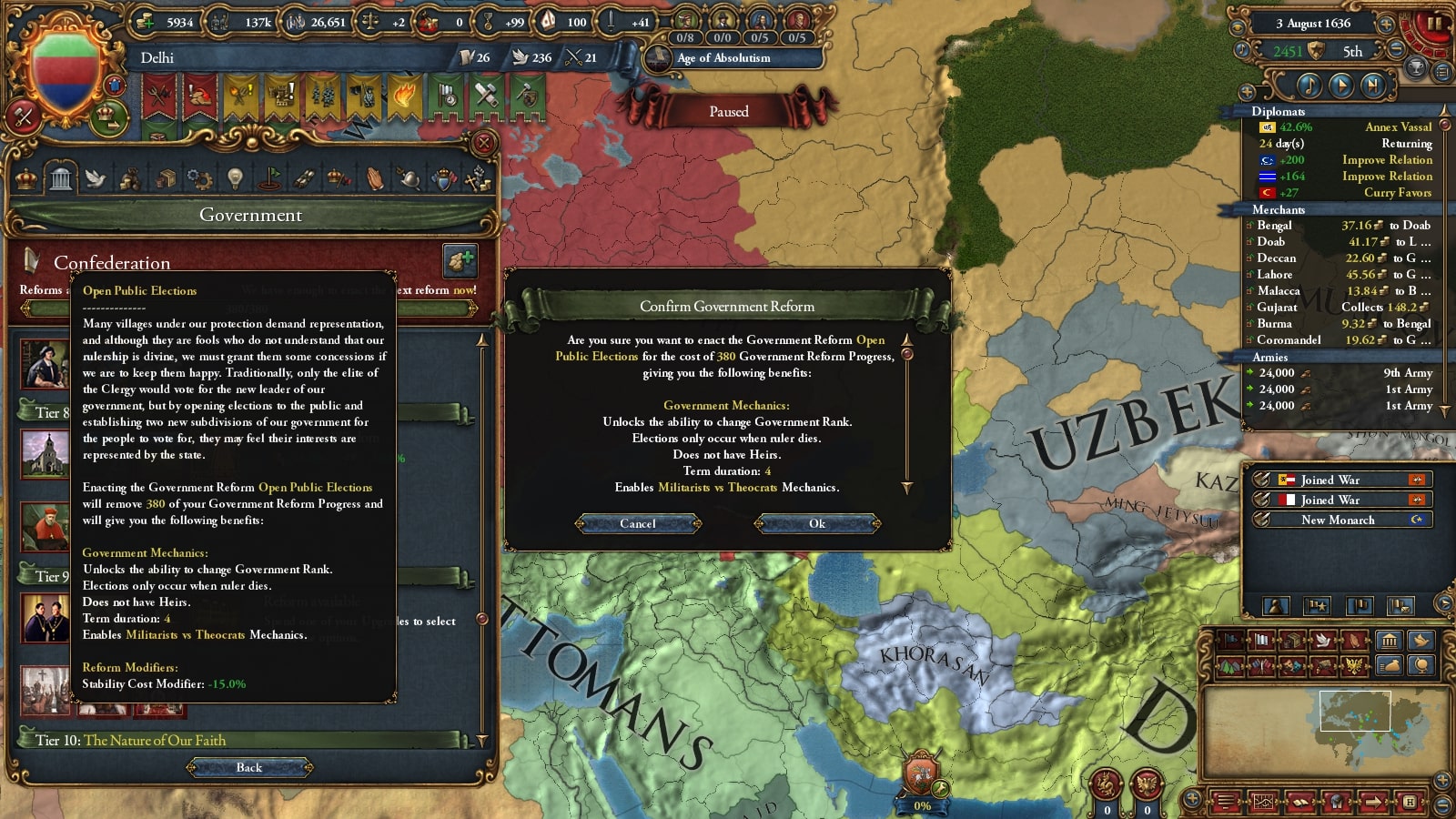Go back using the Back button

249,767
